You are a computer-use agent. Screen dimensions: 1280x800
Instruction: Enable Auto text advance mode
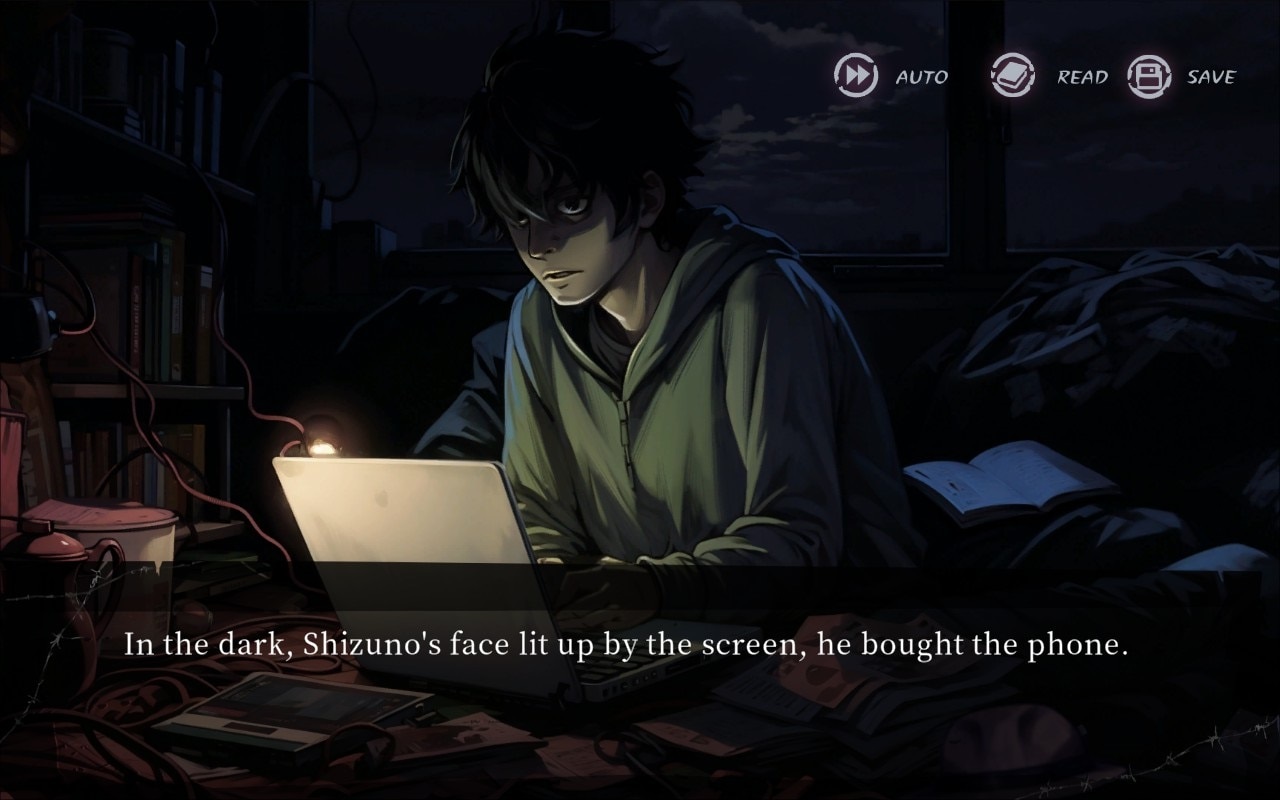(857, 76)
